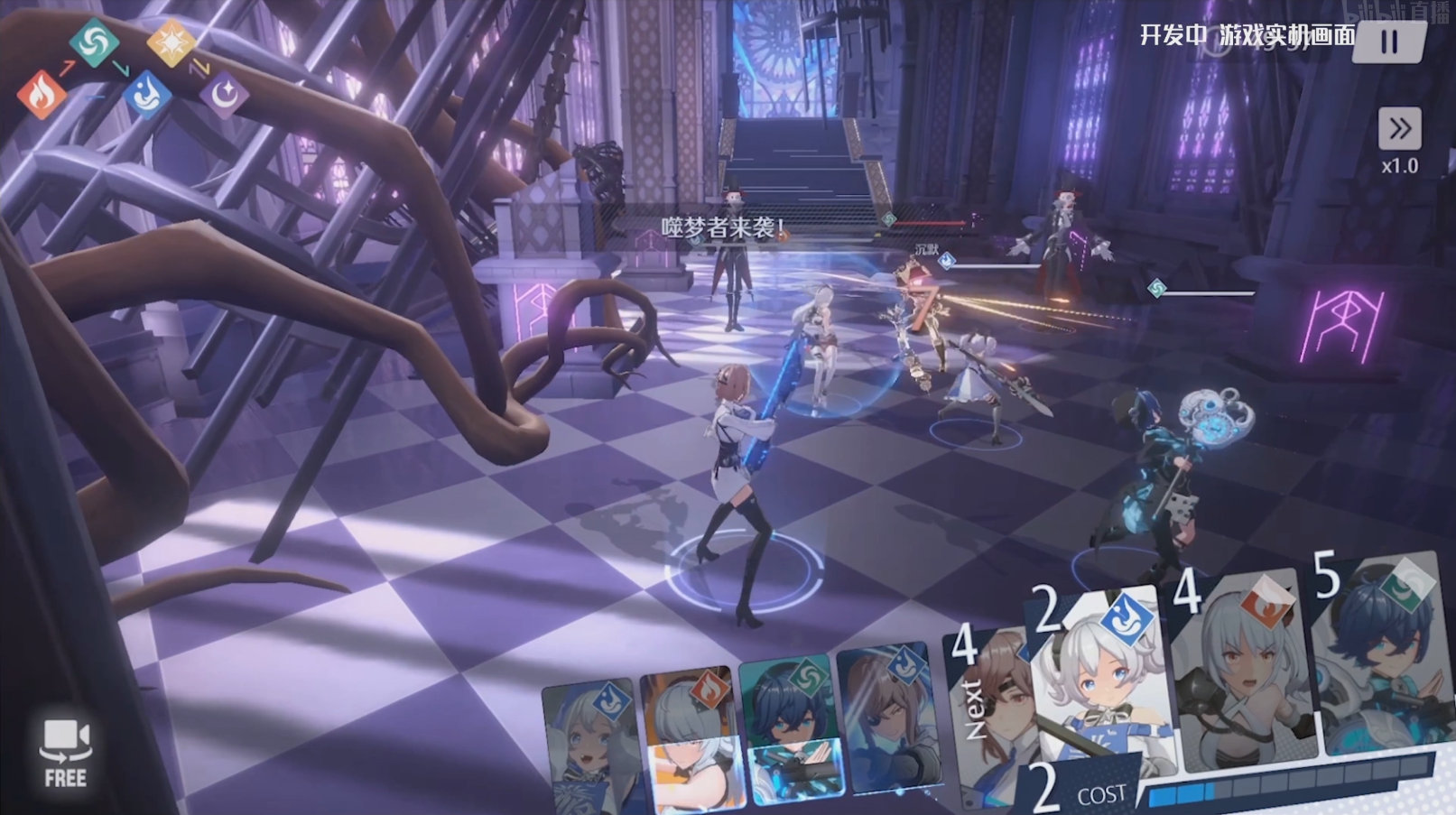Screen dimensions: 1456x815
Task: Pause the battle
Action: 1388,42
